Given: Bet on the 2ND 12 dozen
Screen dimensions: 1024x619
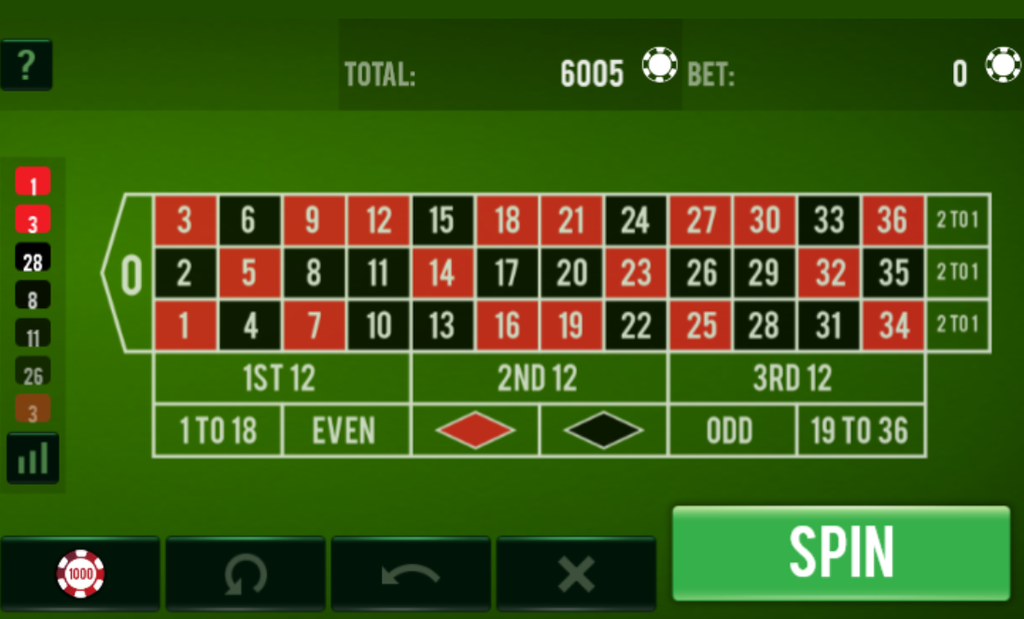Looking at the screenshot, I should point(538,378).
